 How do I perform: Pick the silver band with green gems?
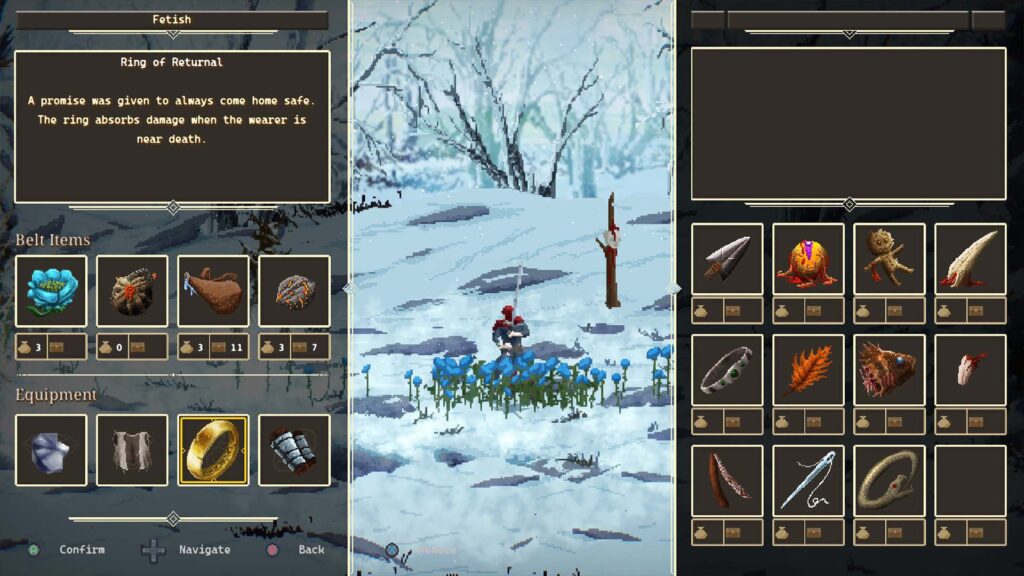[x=727, y=370]
